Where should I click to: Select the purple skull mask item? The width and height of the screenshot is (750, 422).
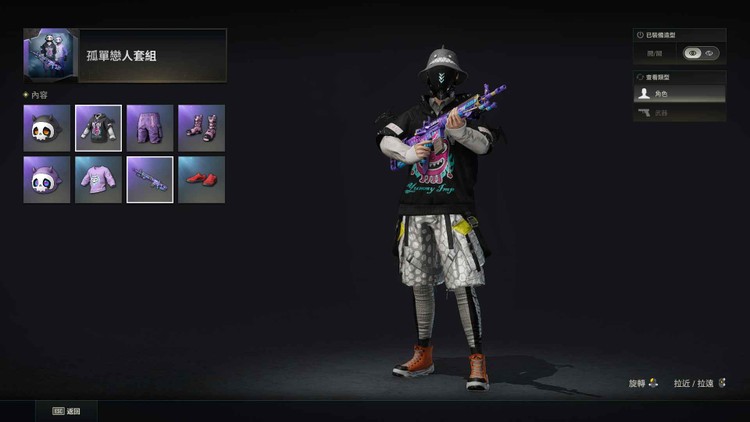pos(47,180)
